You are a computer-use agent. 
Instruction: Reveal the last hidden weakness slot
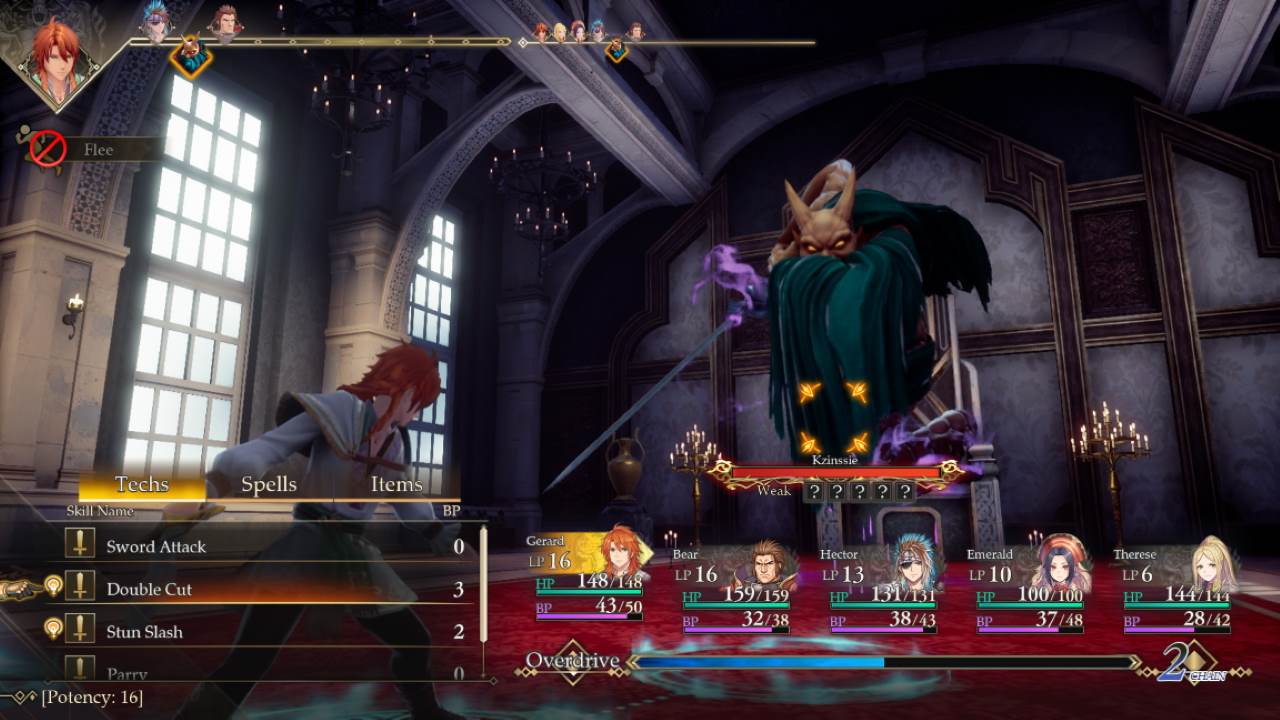point(905,491)
